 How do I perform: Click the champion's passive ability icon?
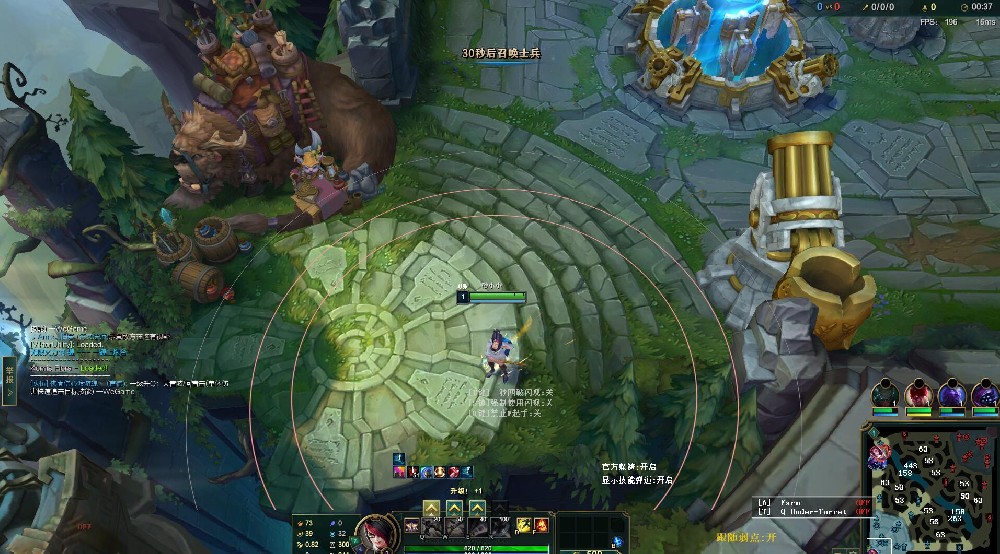coord(411,525)
